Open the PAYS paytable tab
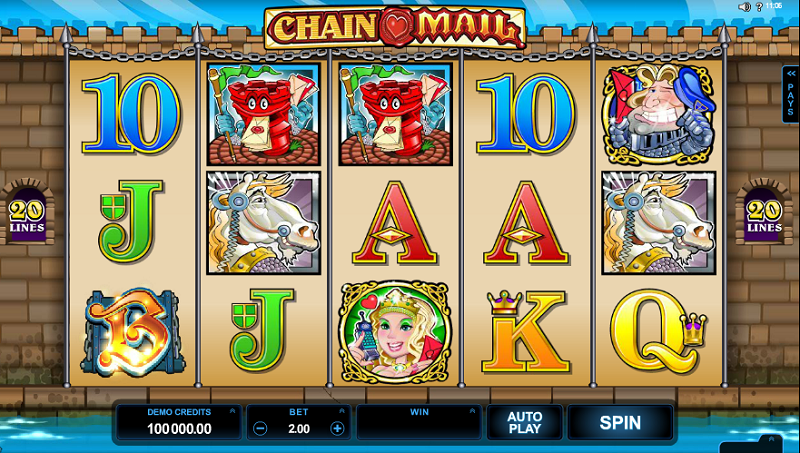This screenshot has width=800, height=453. click(790, 95)
